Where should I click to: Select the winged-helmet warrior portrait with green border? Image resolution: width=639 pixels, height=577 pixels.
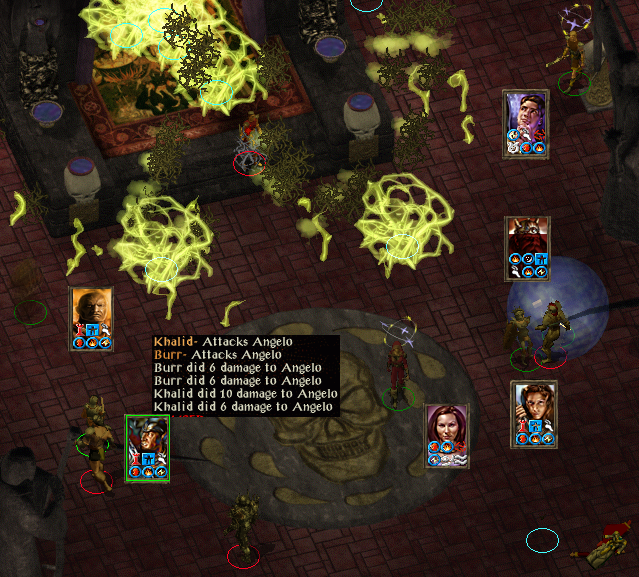(x=147, y=446)
